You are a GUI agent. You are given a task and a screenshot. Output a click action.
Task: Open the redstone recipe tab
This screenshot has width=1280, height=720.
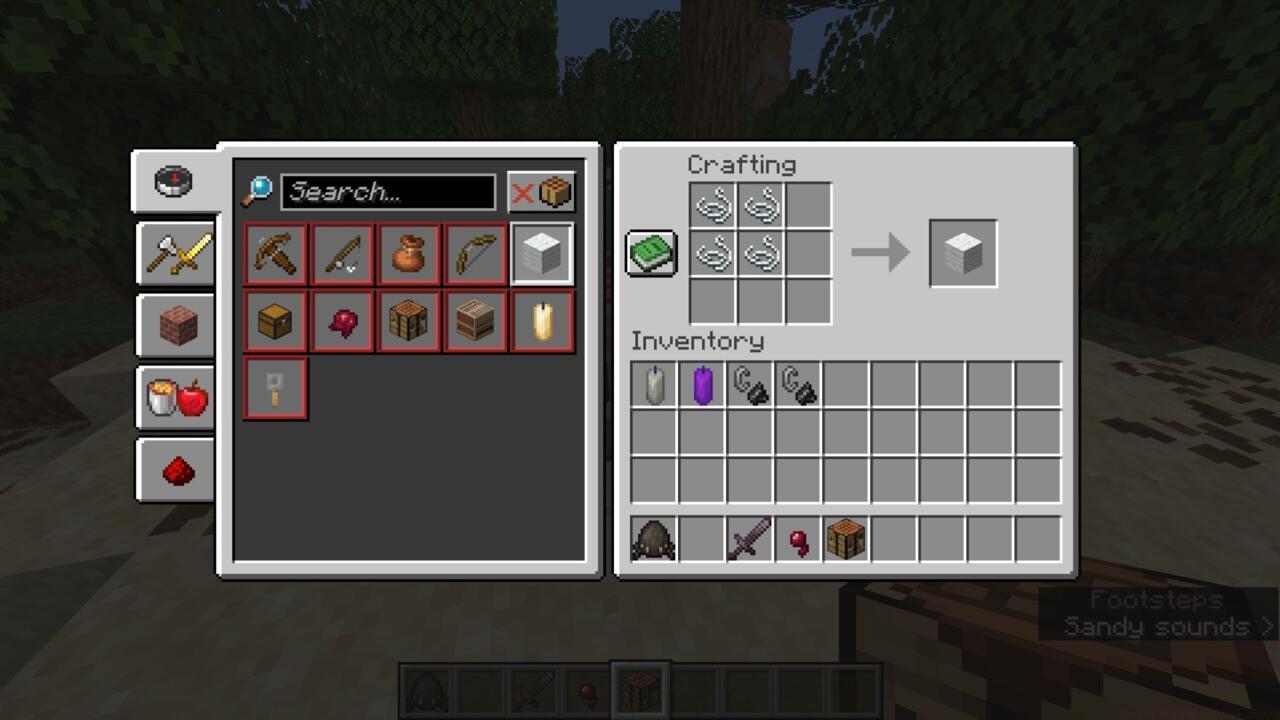pos(175,468)
